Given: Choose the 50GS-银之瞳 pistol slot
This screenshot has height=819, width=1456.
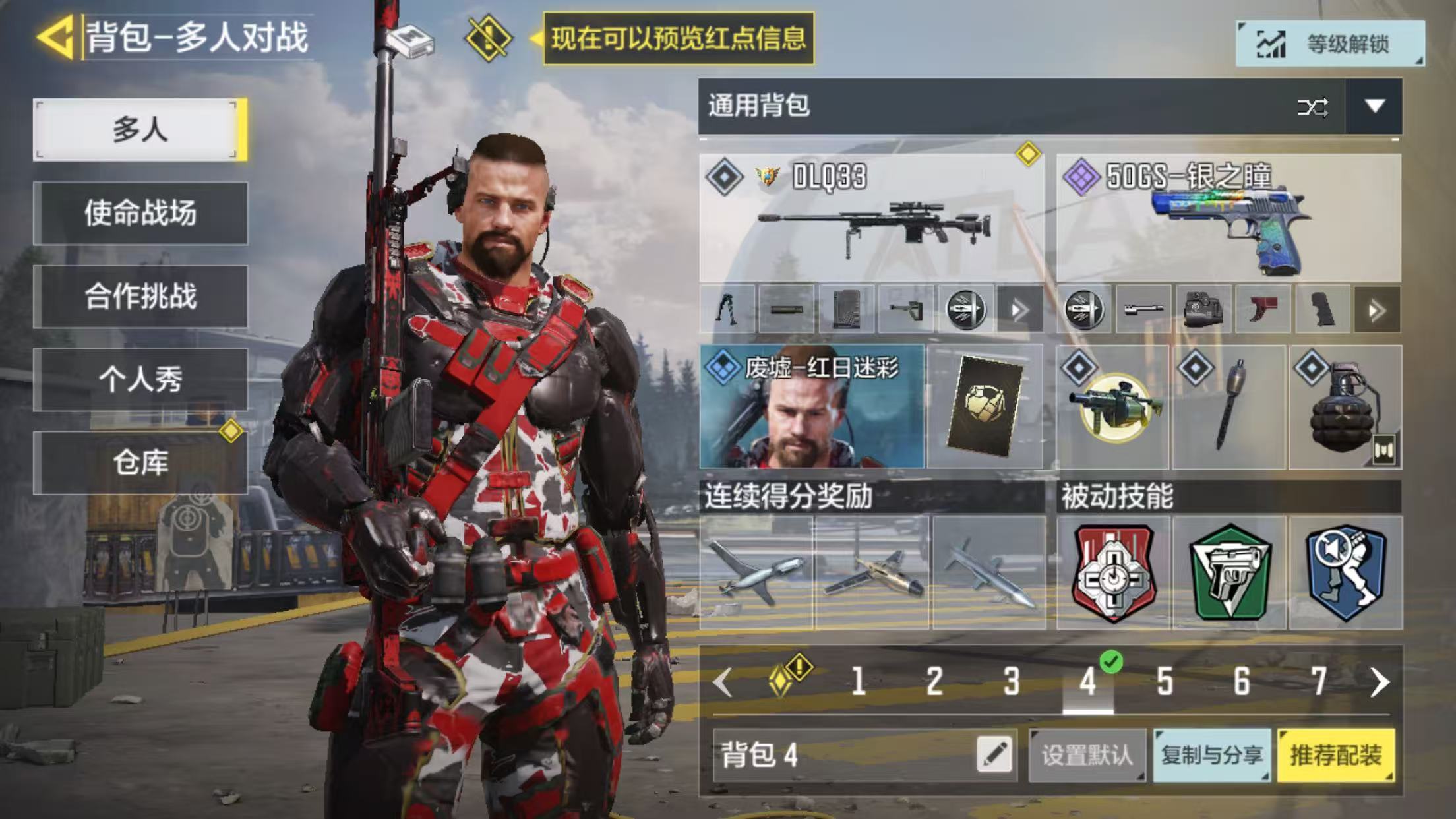Looking at the screenshot, I should coord(1228,219).
